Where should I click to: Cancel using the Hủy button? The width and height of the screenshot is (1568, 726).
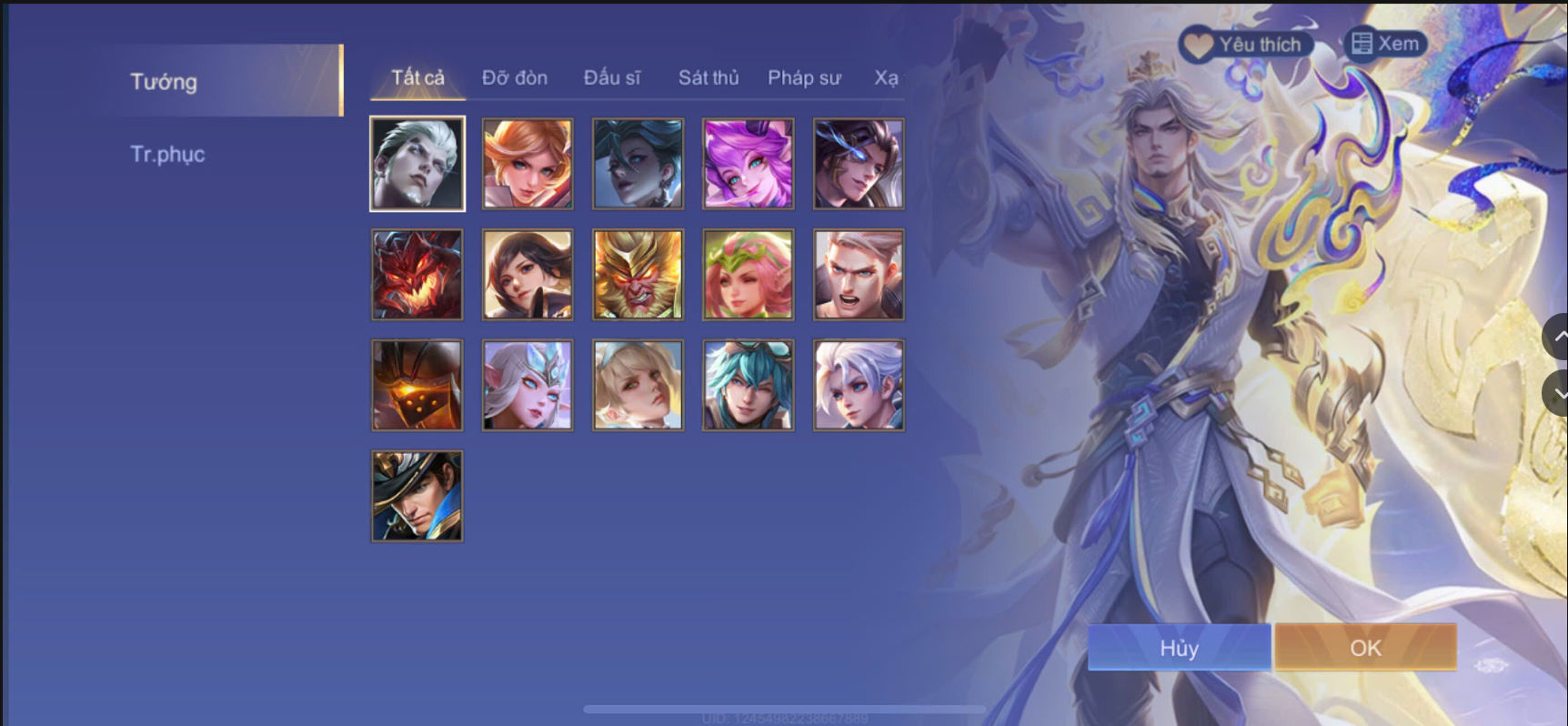(x=1179, y=647)
